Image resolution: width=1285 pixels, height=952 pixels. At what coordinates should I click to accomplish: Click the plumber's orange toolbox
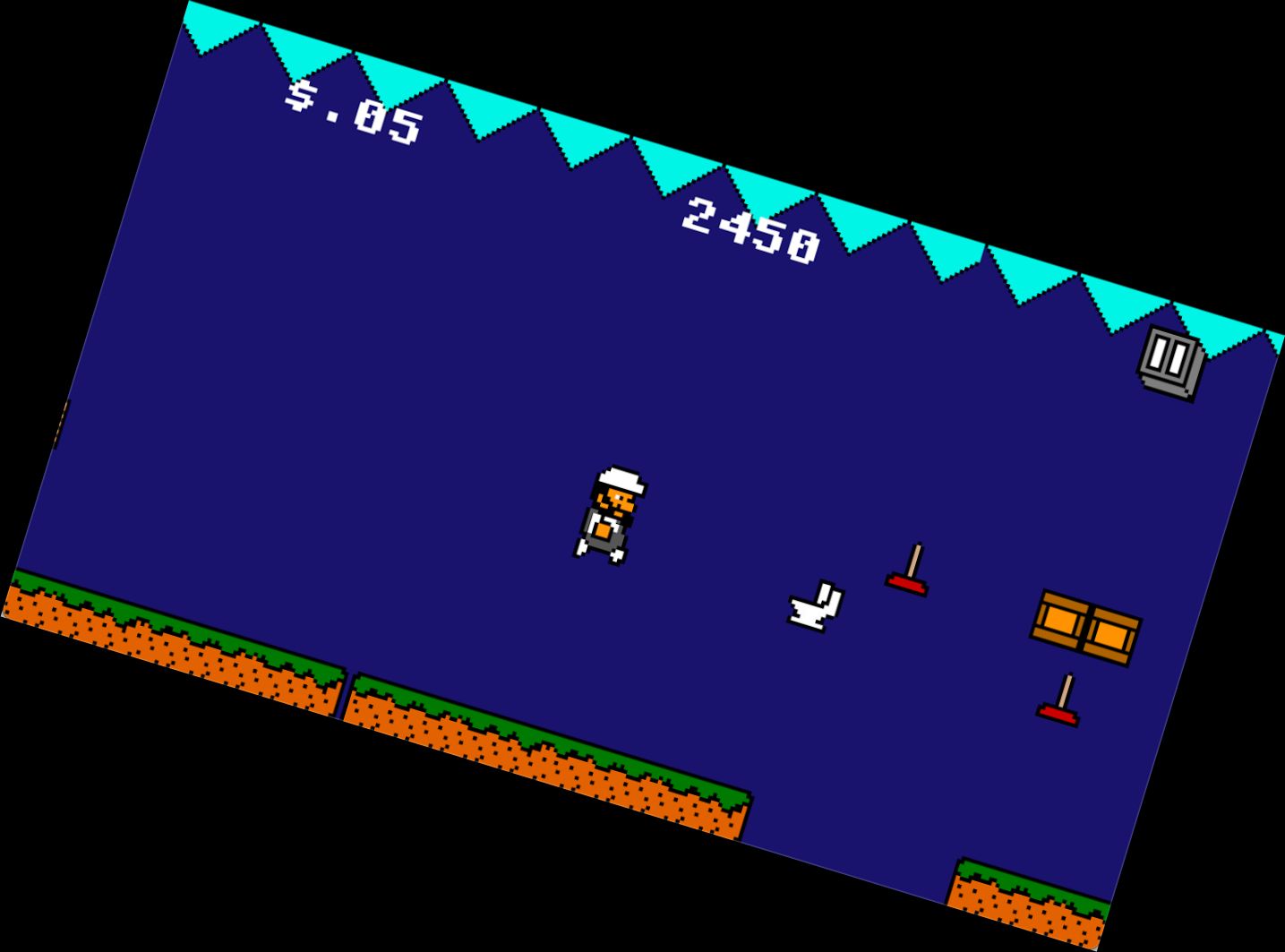pos(602,530)
